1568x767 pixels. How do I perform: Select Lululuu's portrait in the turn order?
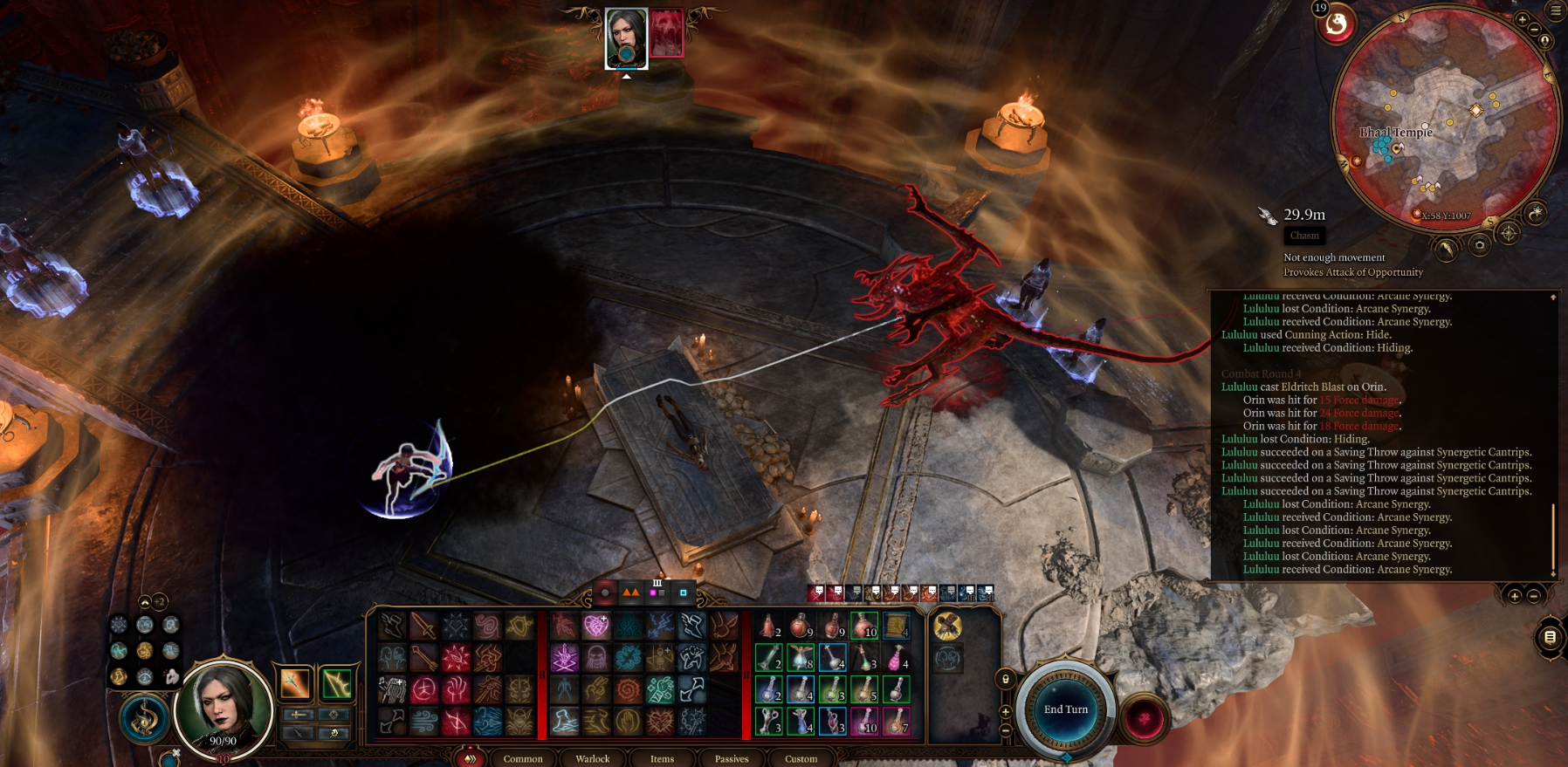click(x=626, y=38)
